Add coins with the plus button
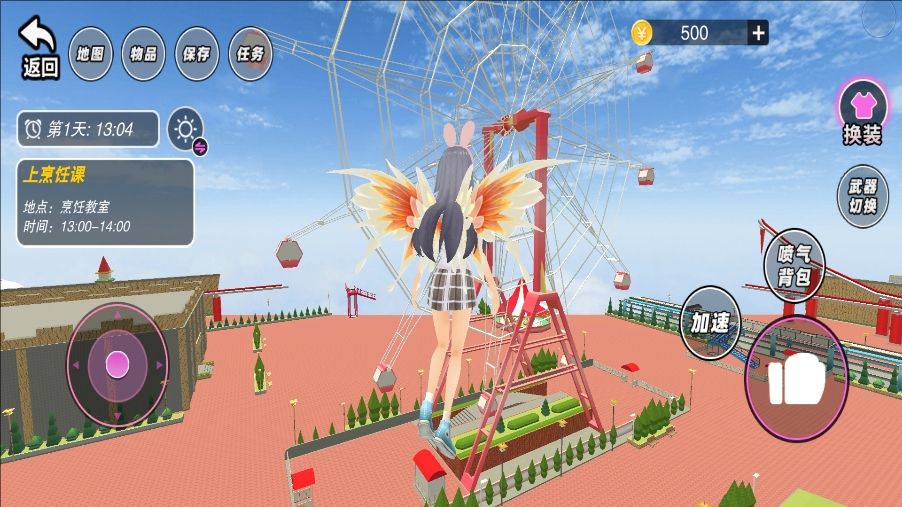The width and height of the screenshot is (902, 507). (x=759, y=33)
